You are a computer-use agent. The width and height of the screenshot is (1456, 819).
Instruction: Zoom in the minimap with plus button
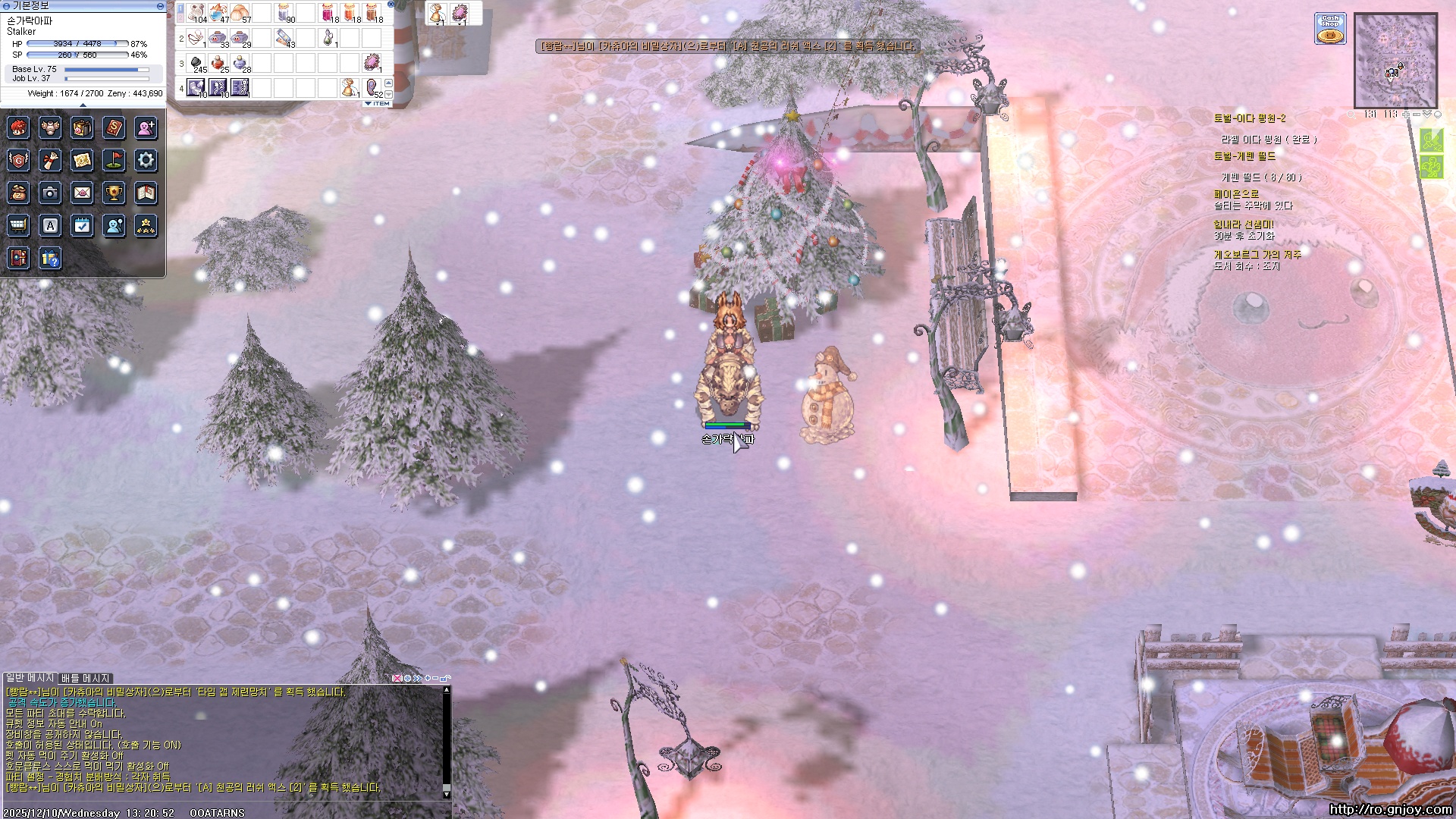(x=1405, y=115)
